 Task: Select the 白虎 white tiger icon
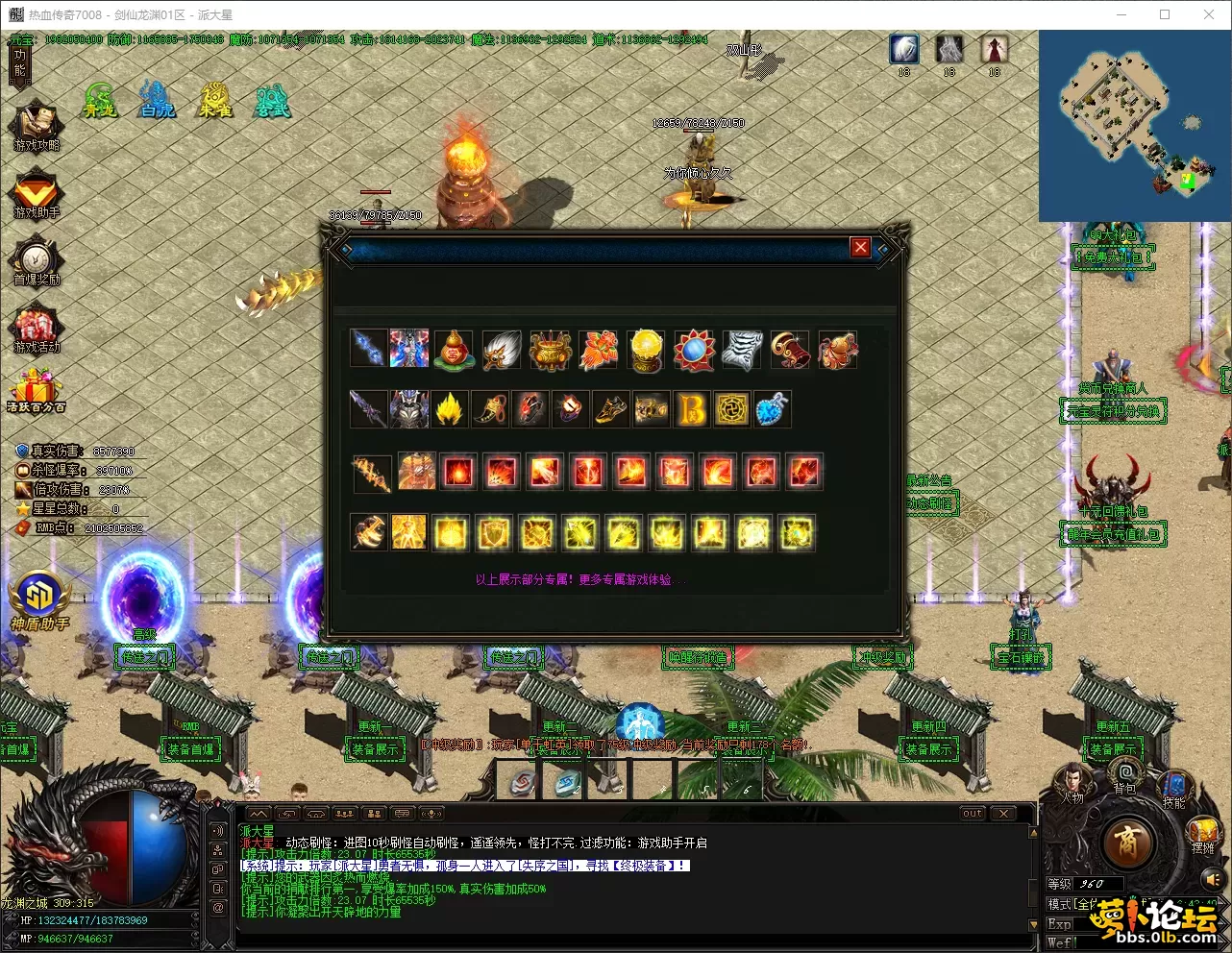point(157,99)
